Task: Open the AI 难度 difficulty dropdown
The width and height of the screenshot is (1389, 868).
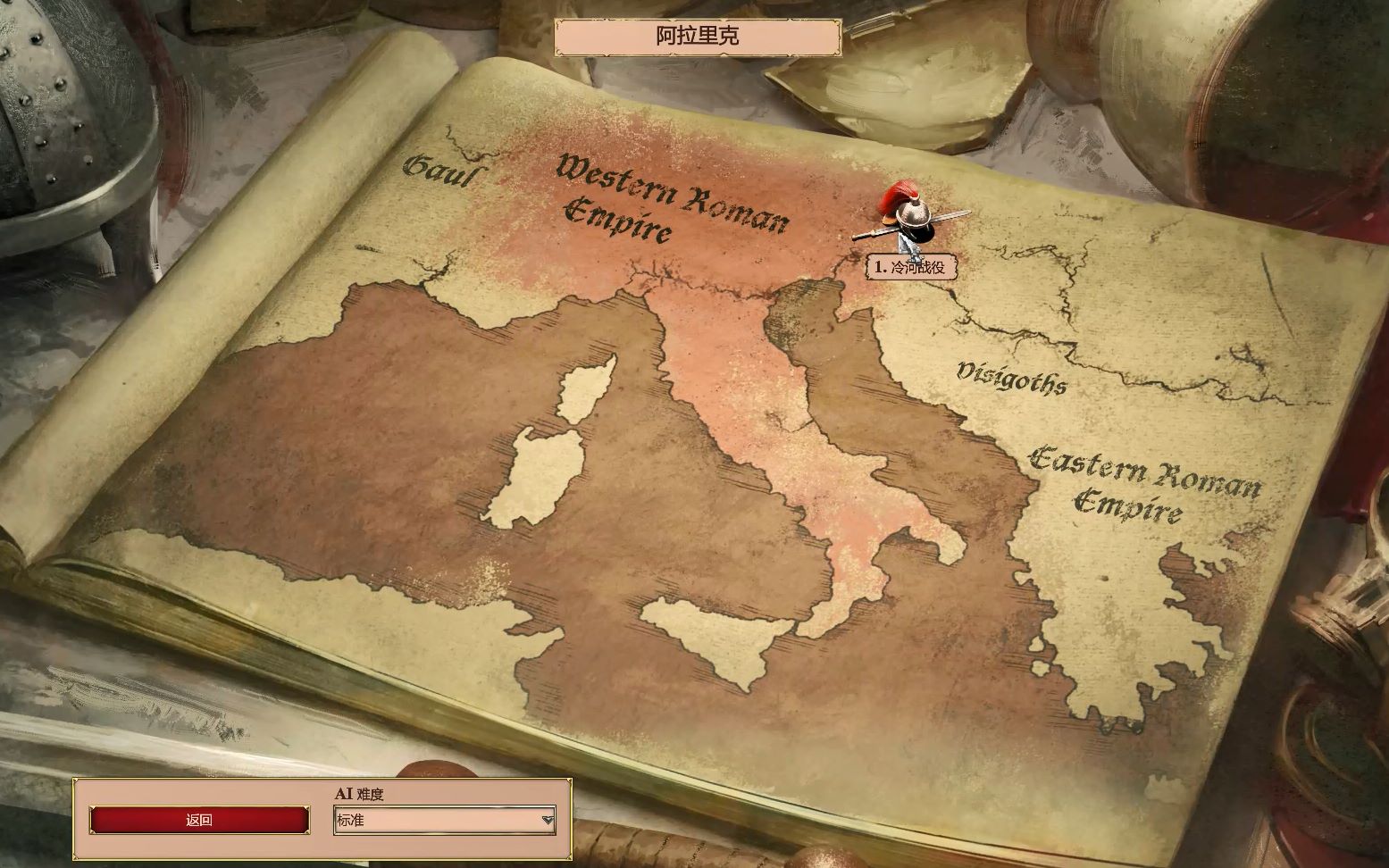Action: 445,820
